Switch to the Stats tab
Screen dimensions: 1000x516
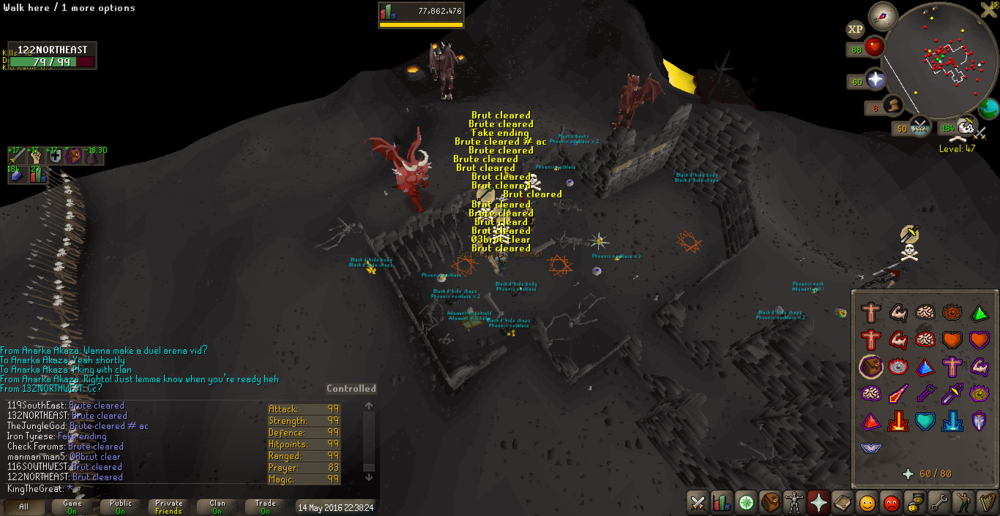pos(722,502)
